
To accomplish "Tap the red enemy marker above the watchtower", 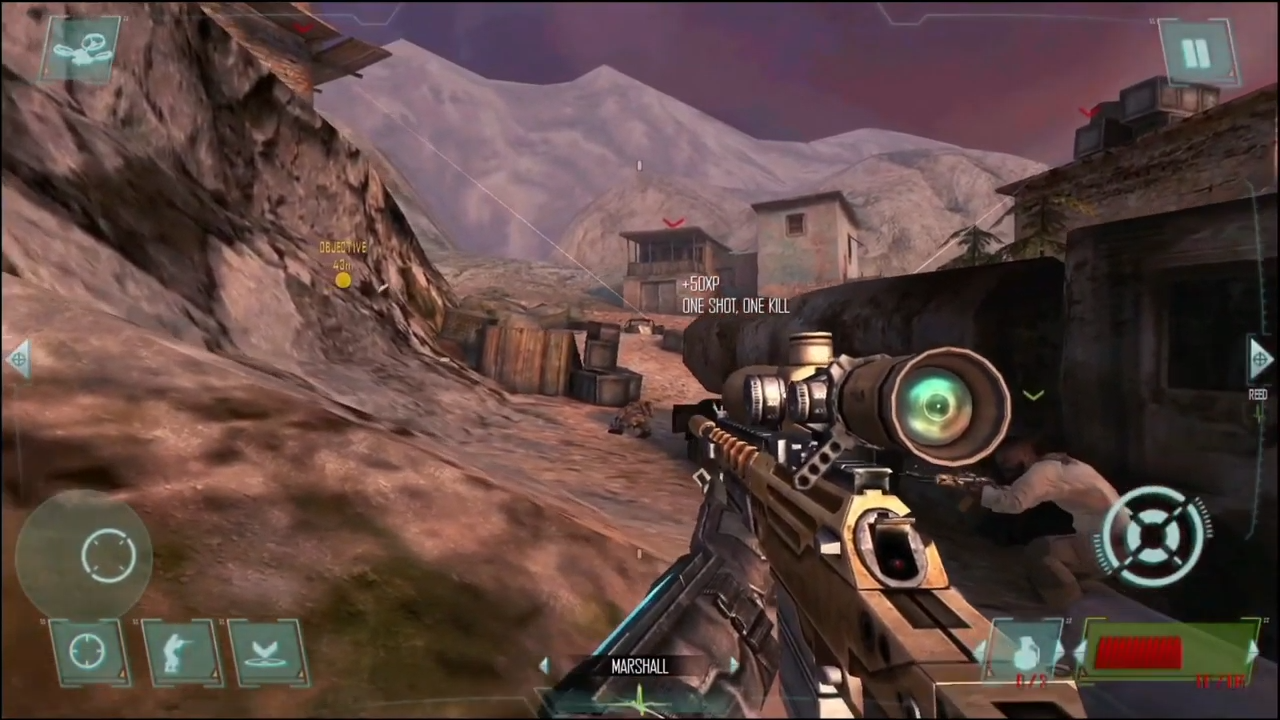I will pyautogui.click(x=672, y=223).
